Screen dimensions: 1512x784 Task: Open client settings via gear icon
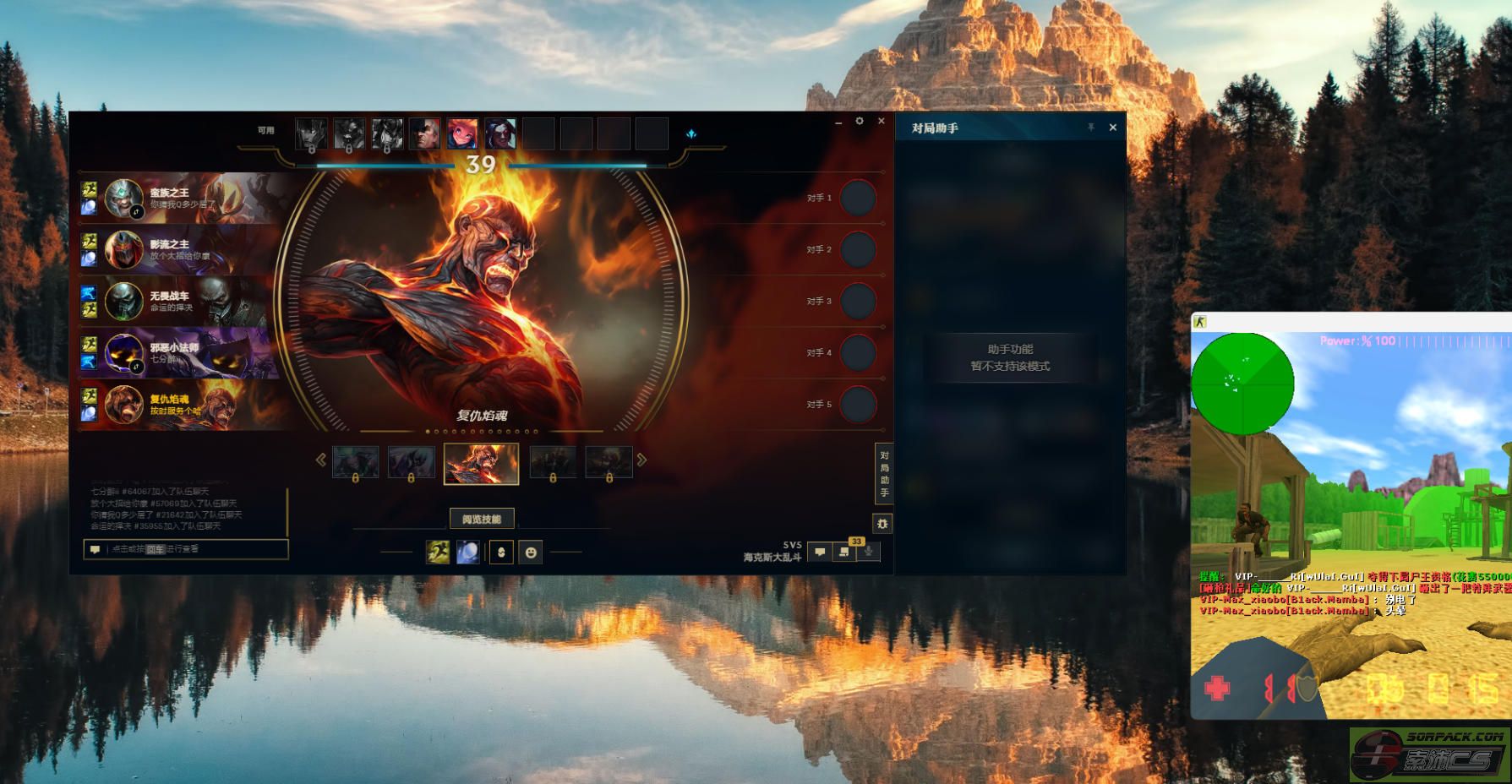pyautogui.click(x=860, y=122)
